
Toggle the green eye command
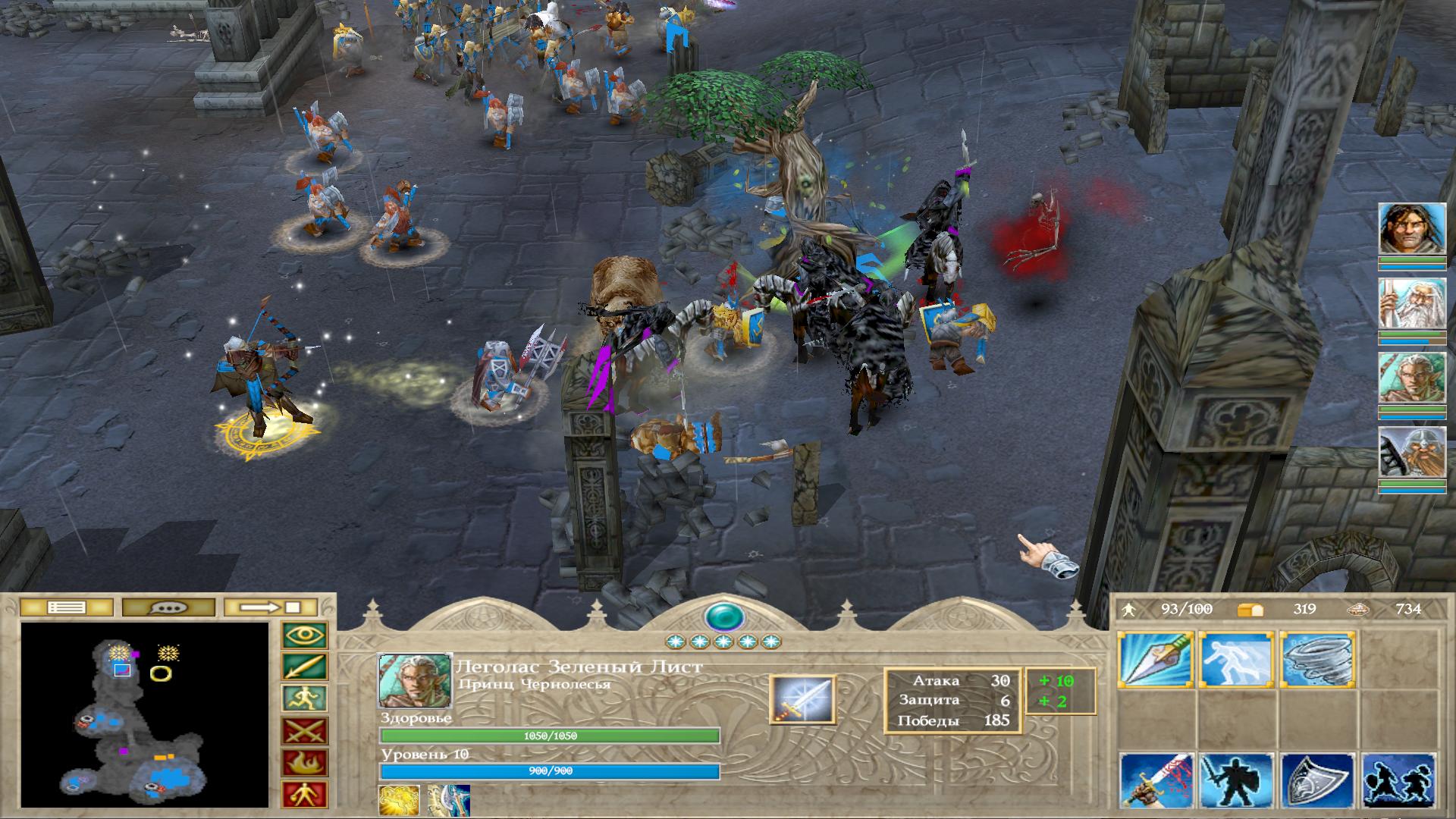(x=305, y=635)
